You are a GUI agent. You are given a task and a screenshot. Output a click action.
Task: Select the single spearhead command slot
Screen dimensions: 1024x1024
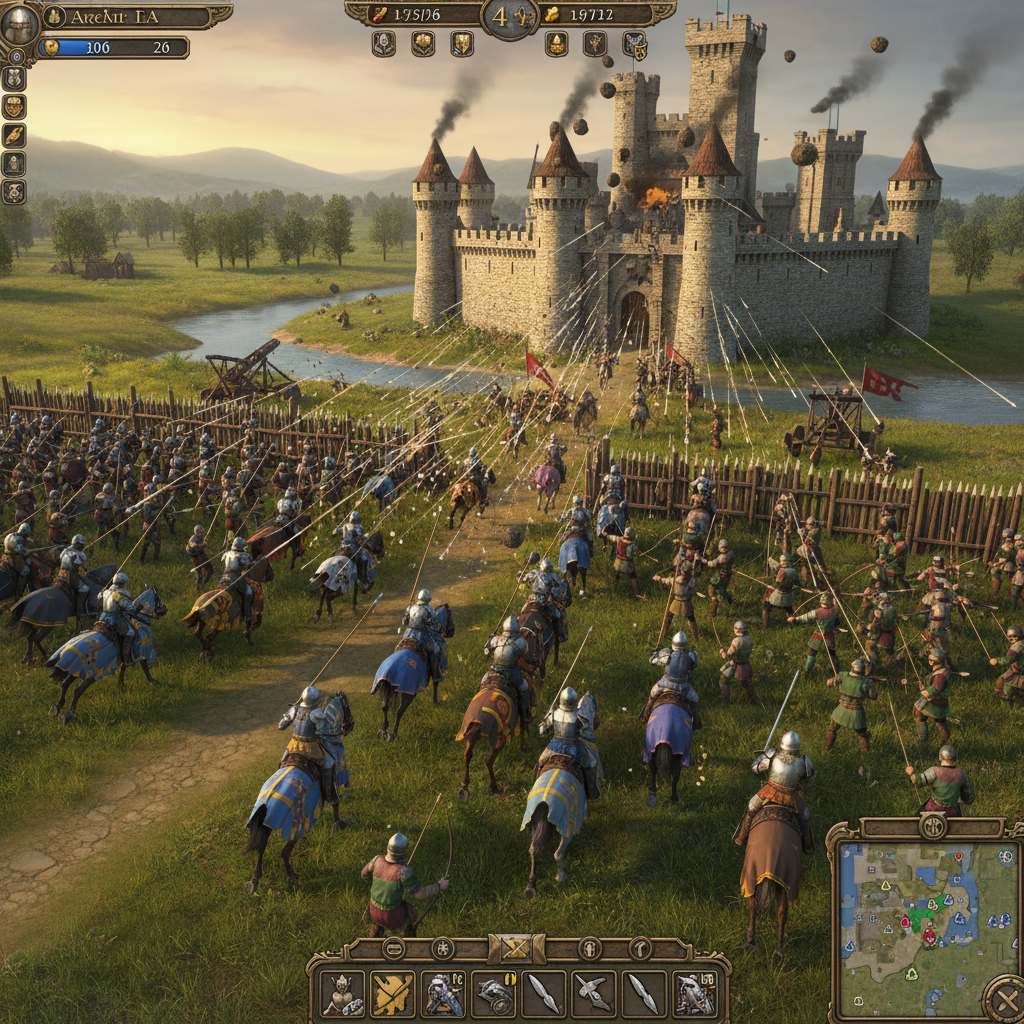coord(544,993)
